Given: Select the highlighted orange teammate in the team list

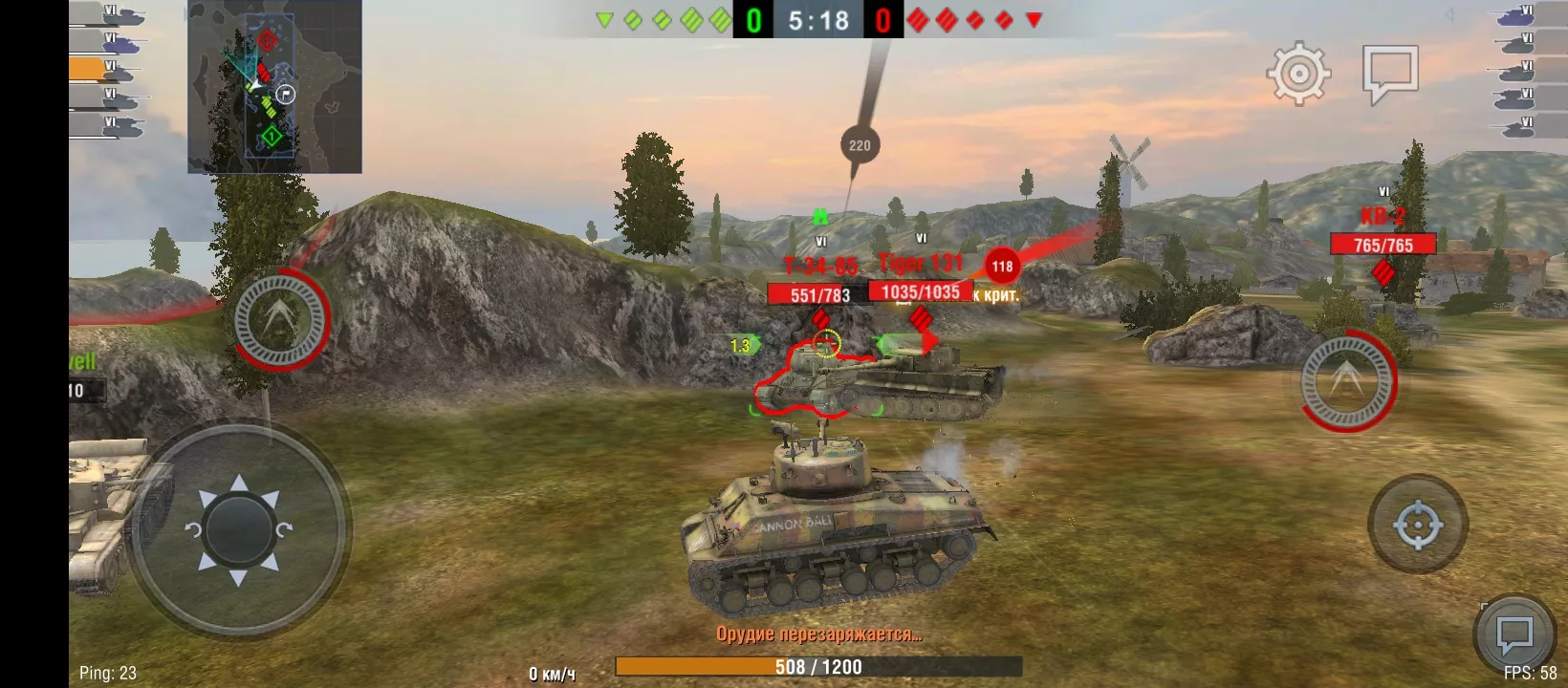Looking at the screenshot, I should coord(103,70).
